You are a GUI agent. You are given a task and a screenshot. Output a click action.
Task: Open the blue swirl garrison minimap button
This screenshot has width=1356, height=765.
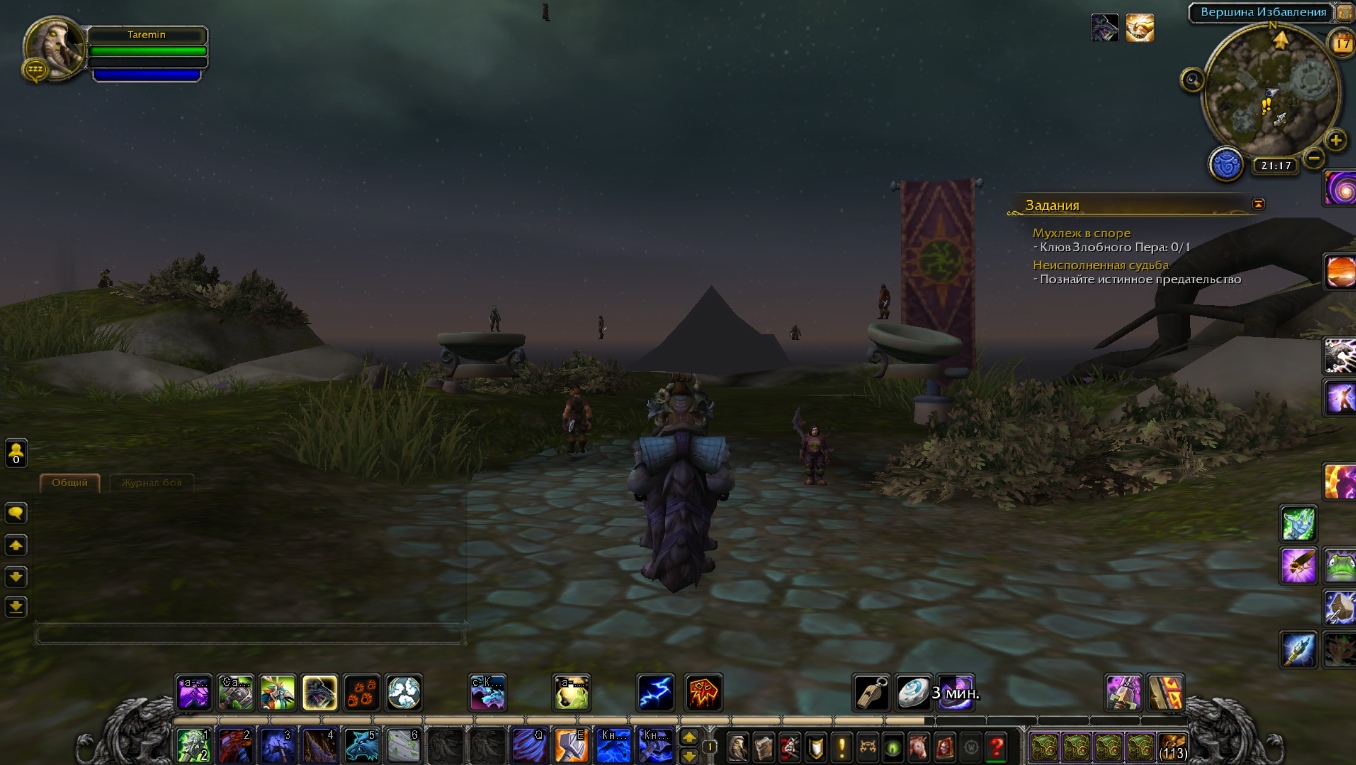[x=1226, y=163]
